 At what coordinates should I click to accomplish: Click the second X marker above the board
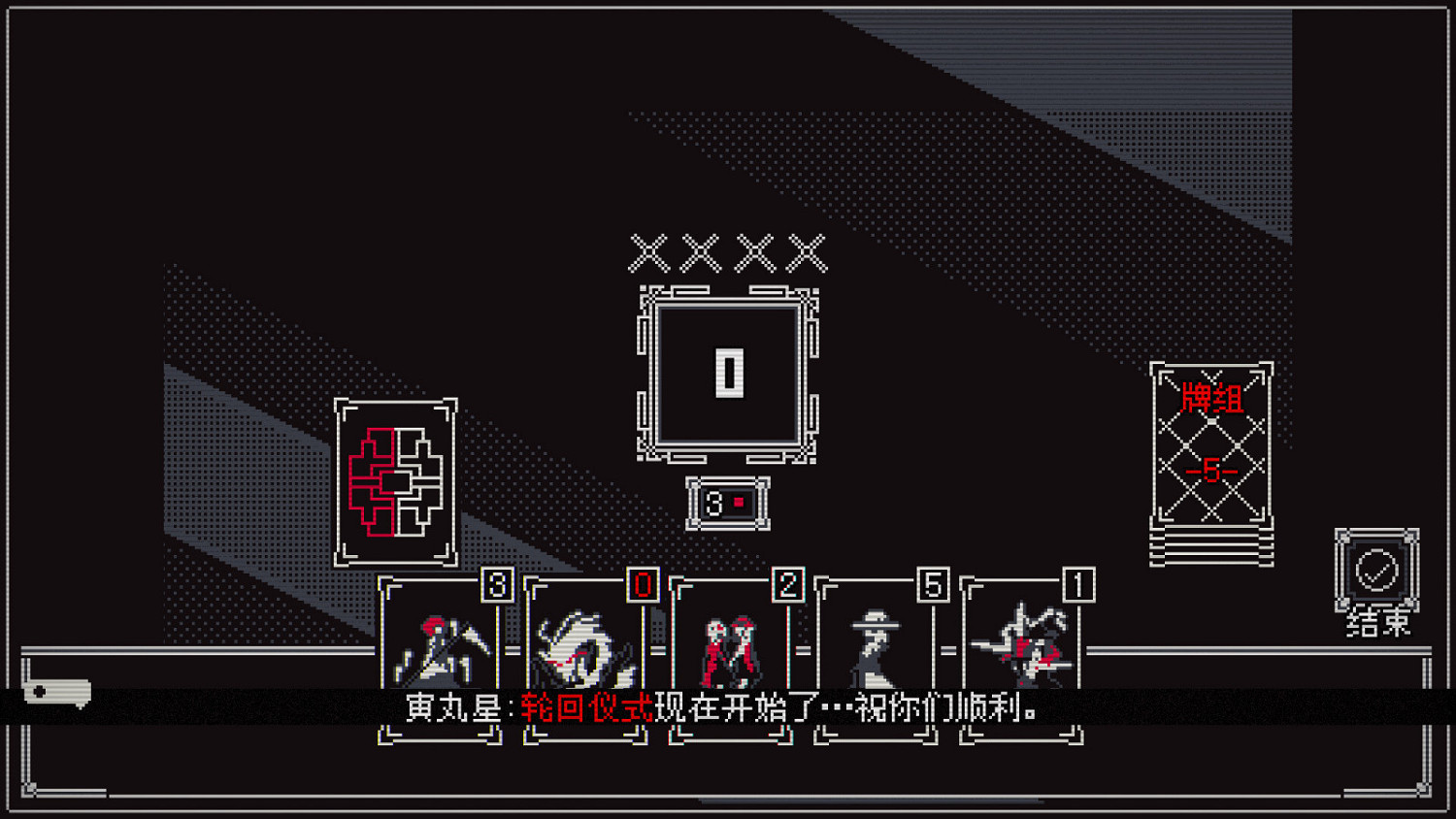(699, 252)
